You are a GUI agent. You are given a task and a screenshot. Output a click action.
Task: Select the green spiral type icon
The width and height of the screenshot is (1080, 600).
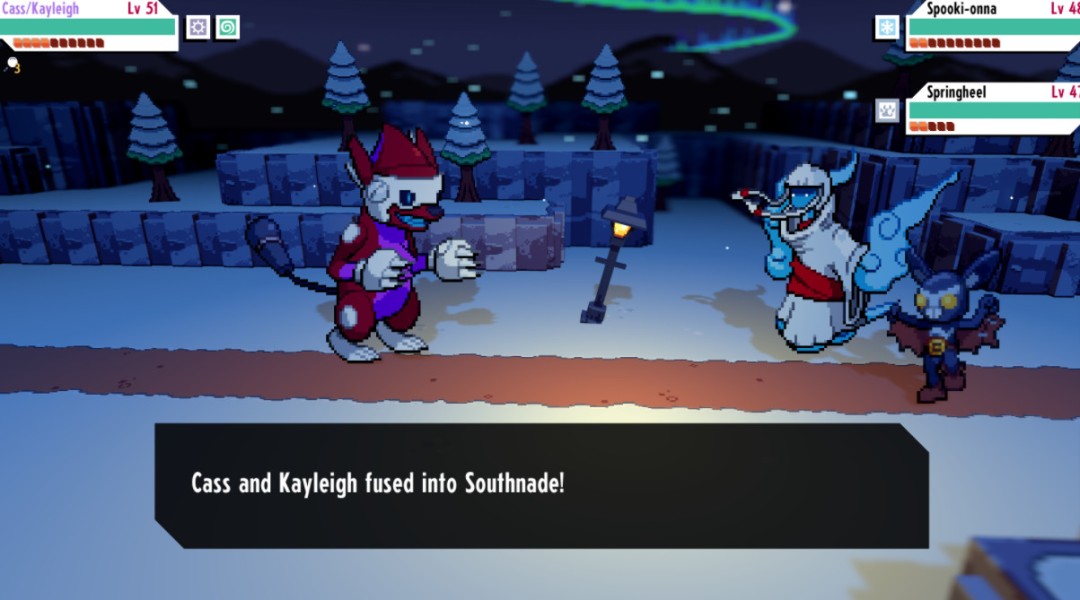[227, 27]
